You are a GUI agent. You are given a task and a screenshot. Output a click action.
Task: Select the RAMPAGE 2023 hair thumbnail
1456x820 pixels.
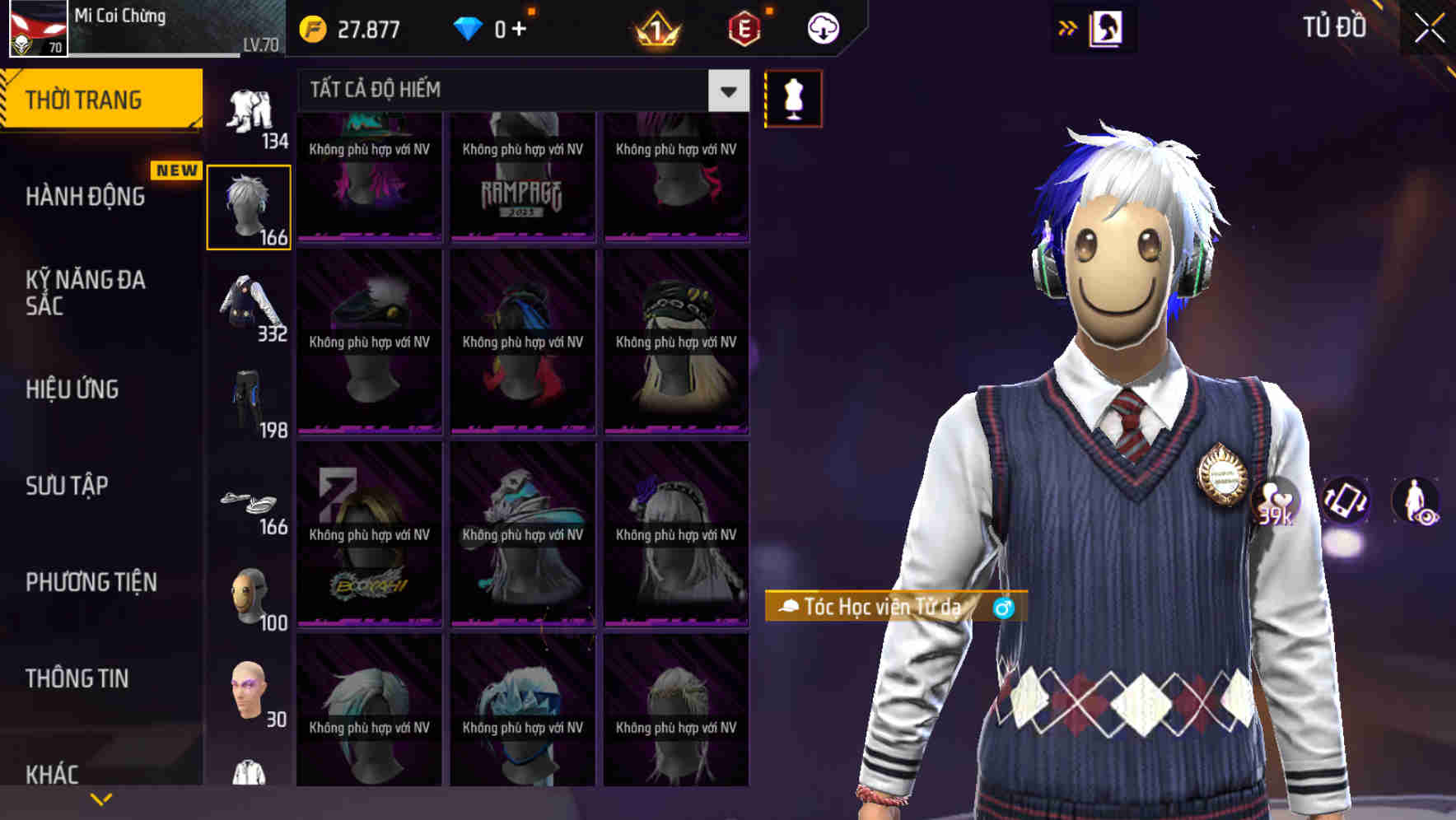click(x=522, y=177)
